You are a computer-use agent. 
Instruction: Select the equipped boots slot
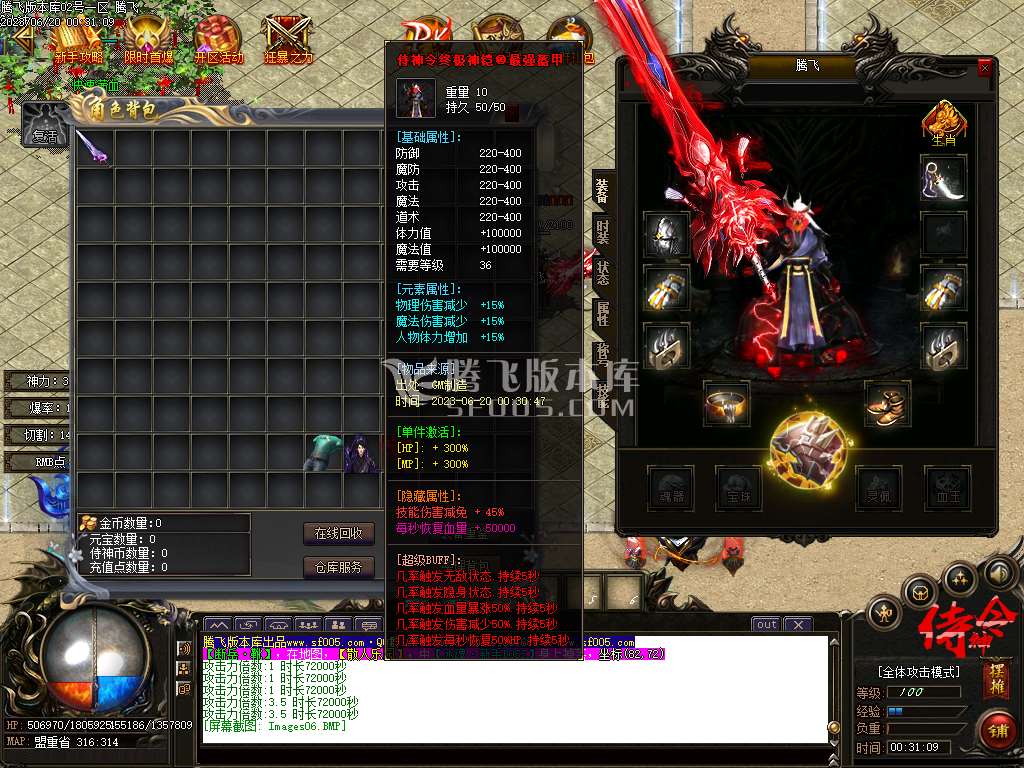[x=887, y=403]
